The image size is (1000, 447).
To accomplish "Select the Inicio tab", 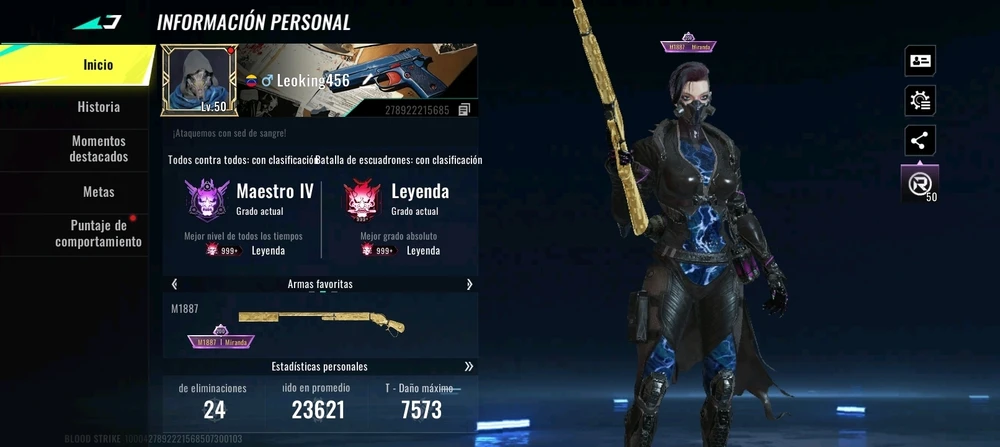I will [98, 65].
